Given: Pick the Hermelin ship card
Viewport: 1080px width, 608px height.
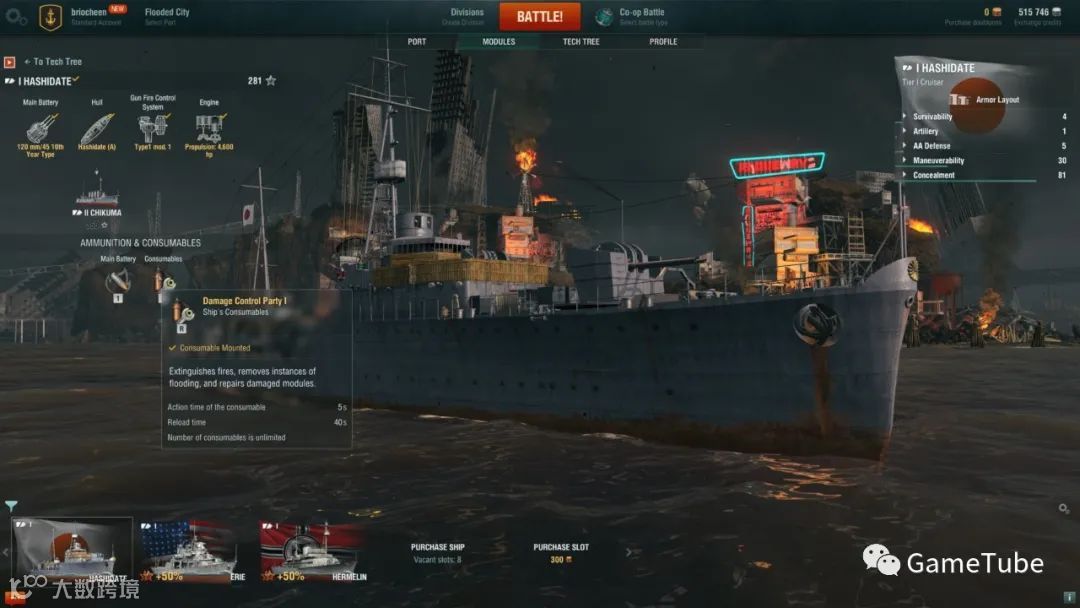Looking at the screenshot, I should click(312, 551).
